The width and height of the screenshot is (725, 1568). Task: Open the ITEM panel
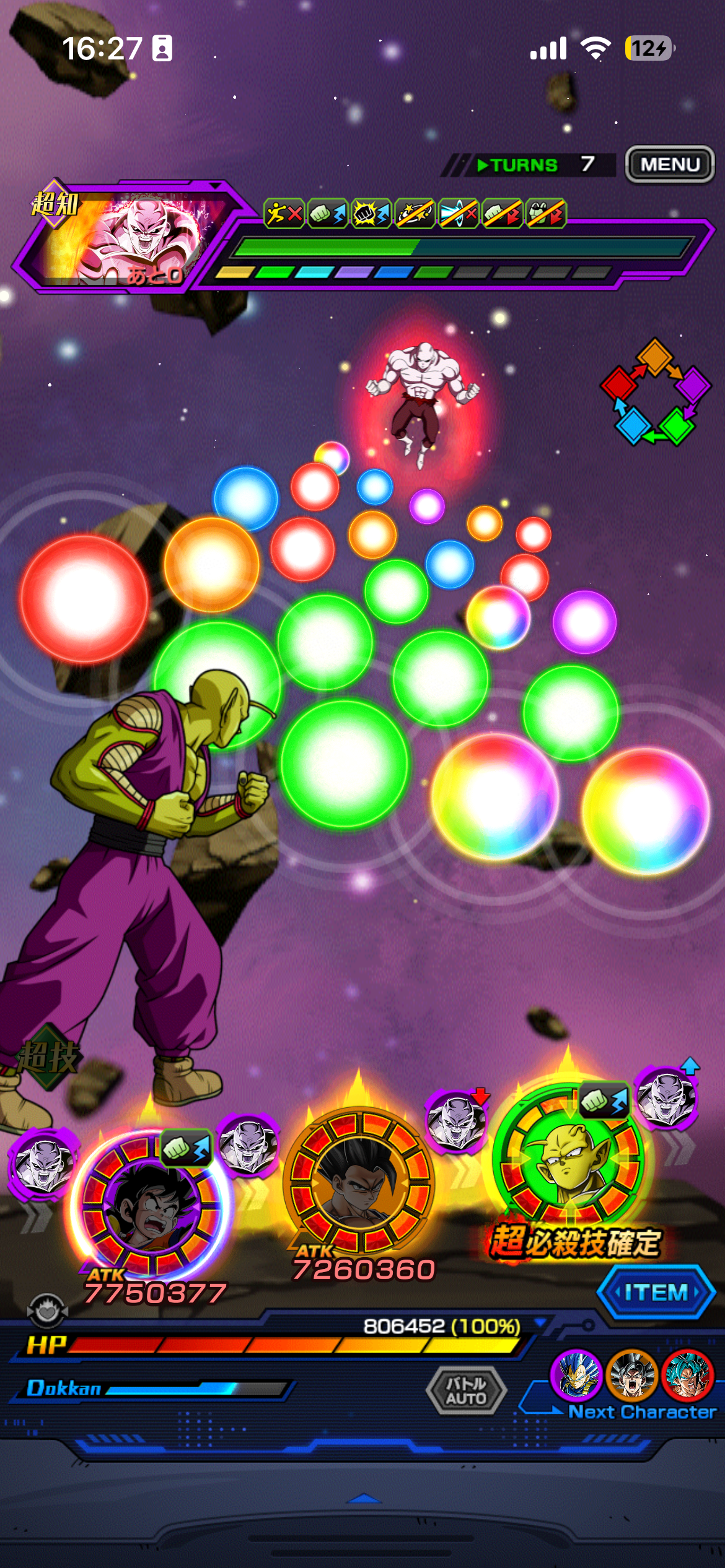point(656,1292)
